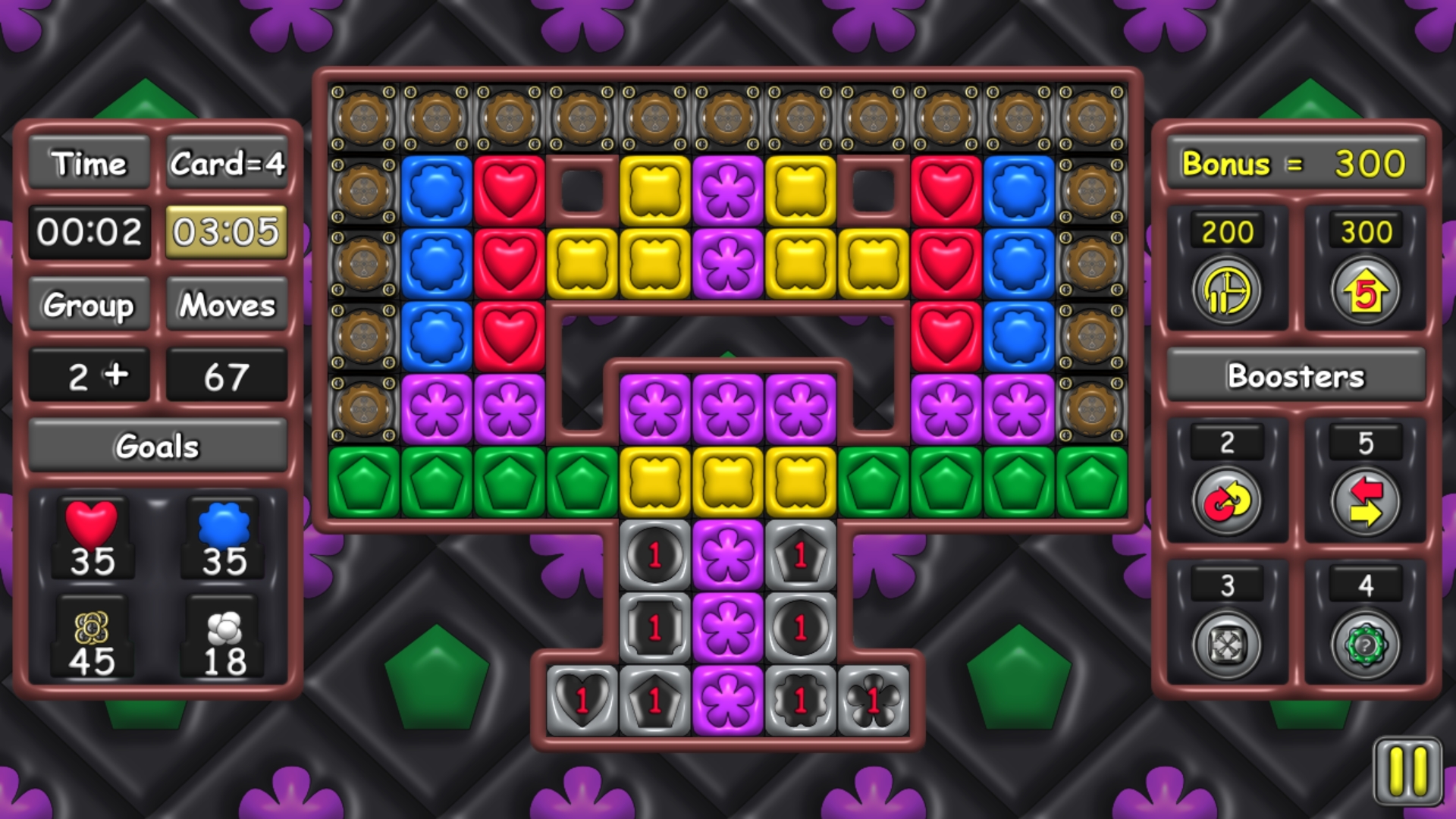The height and width of the screenshot is (819, 1456).
Task: Click the Moves counter showing 67
Action: click(x=227, y=374)
